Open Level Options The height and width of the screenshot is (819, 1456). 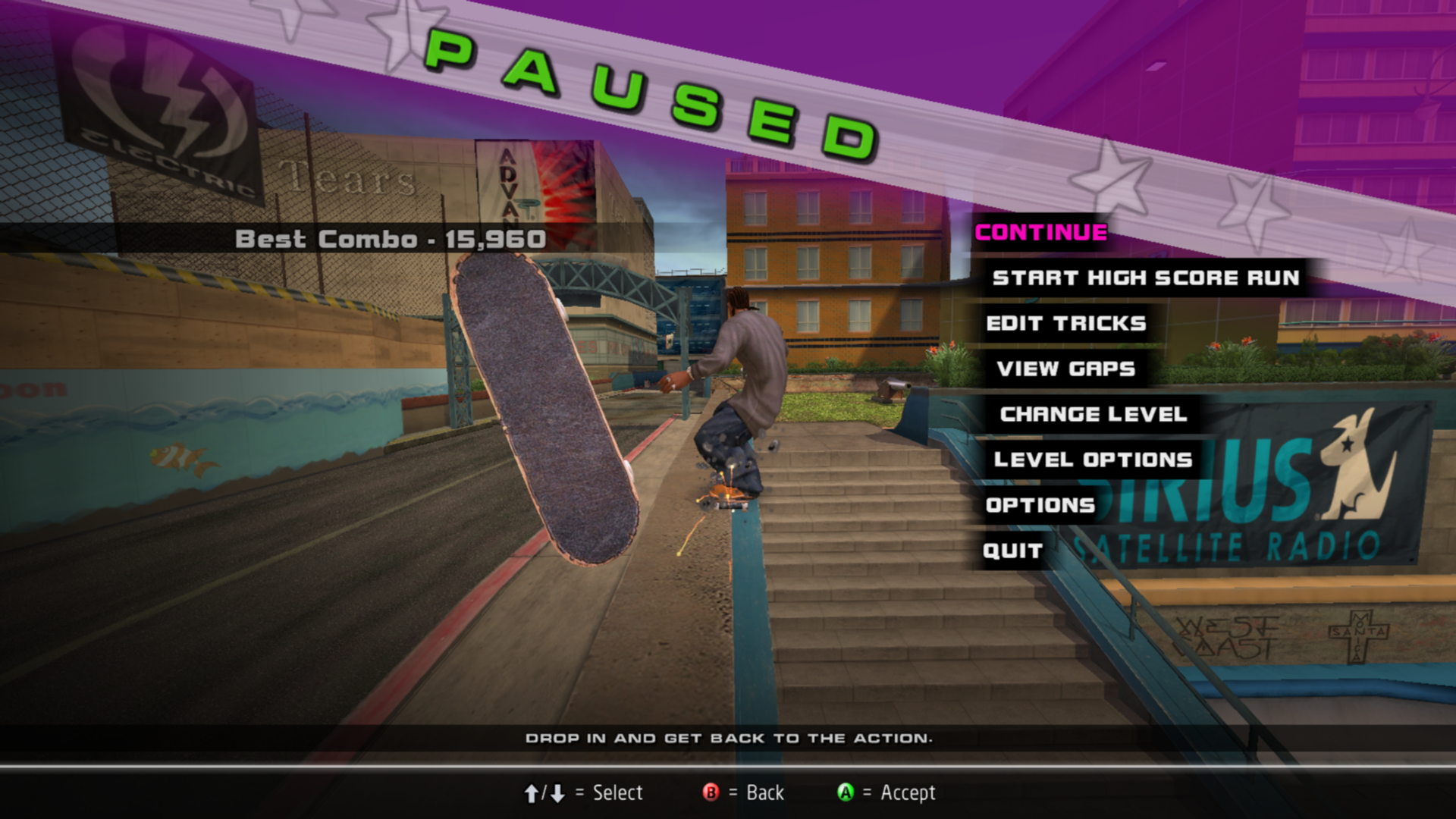pyautogui.click(x=1093, y=460)
